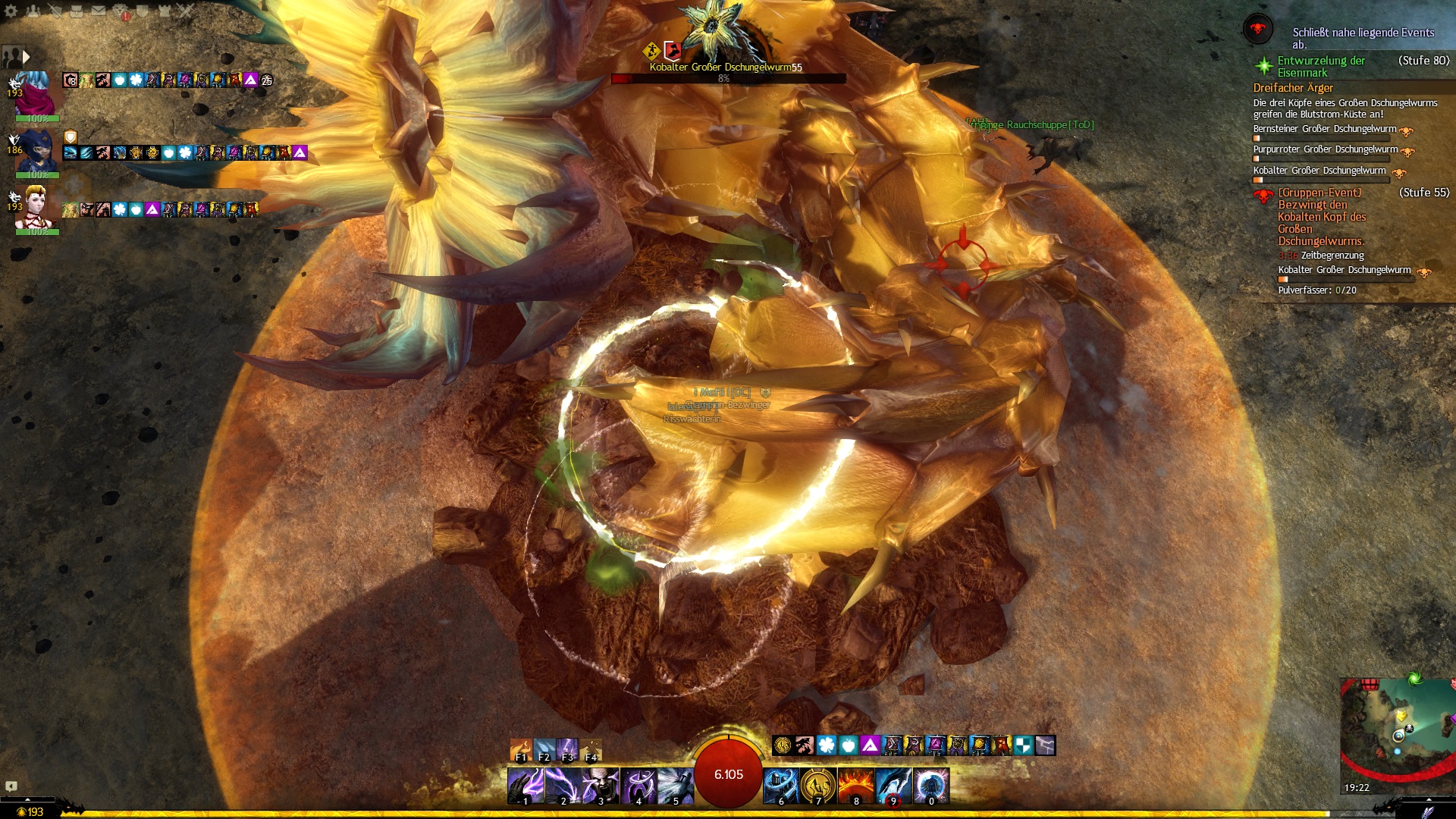Use the healing skill in slot 6
The height and width of the screenshot is (819, 1456).
781,786
